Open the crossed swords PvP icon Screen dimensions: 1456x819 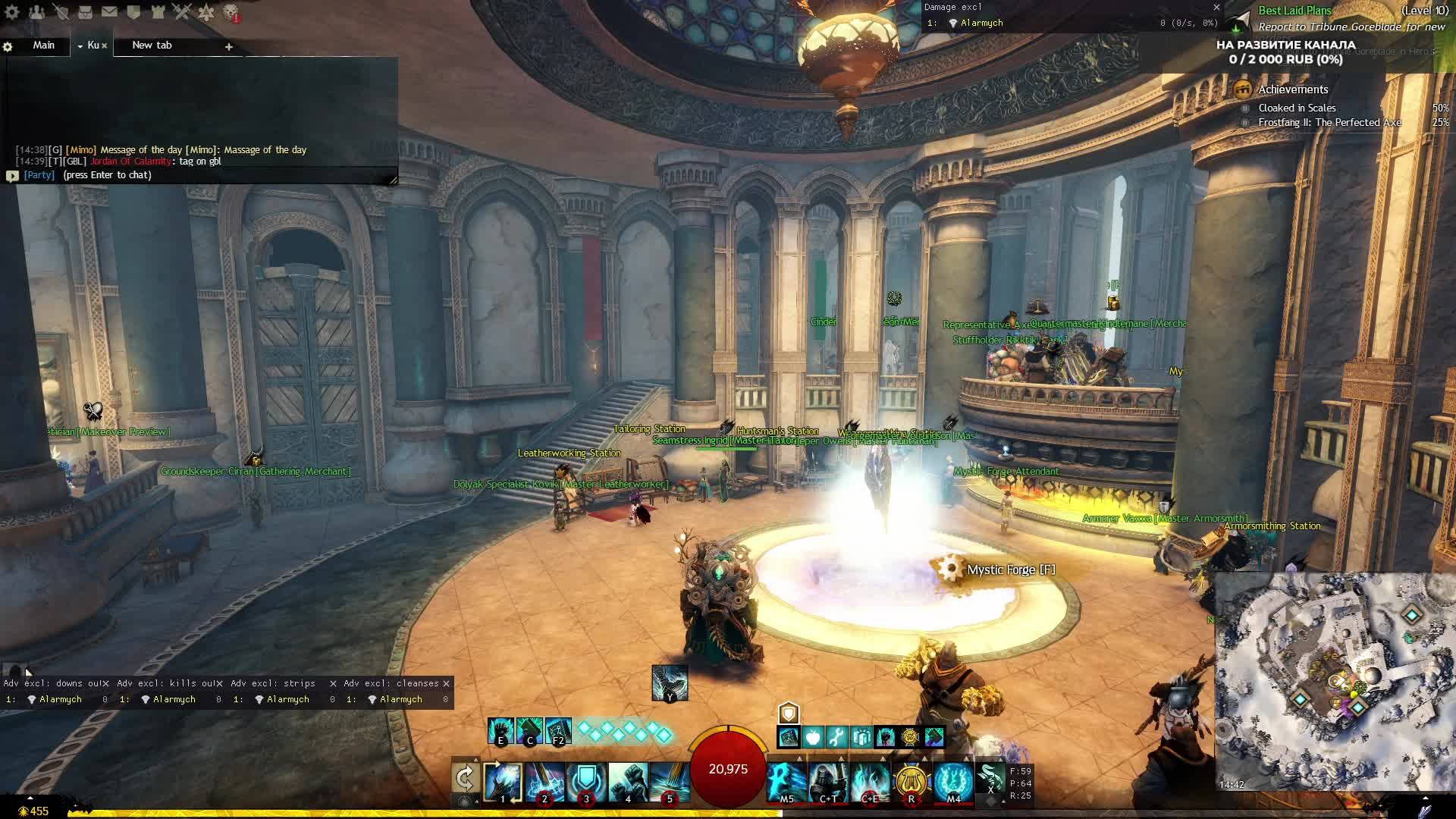coord(182,12)
